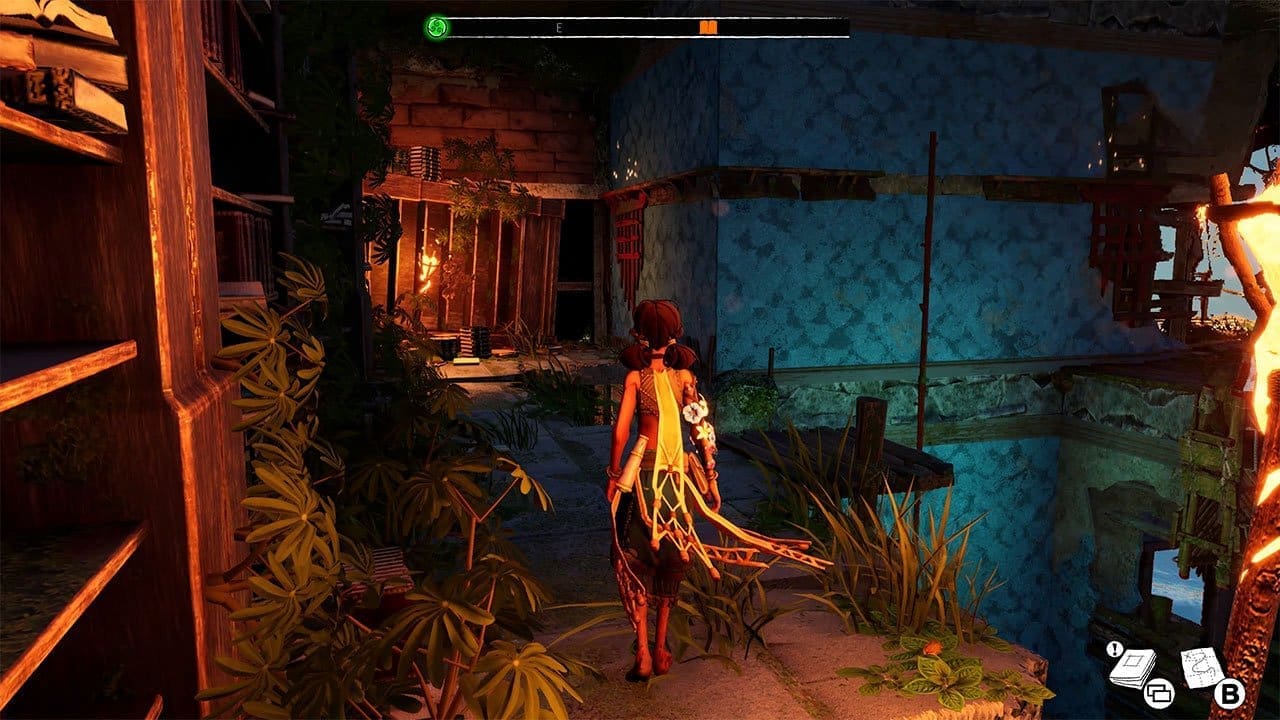The image size is (1280, 720).
Task: Open the journal book icon
Action: click(x=1132, y=667)
